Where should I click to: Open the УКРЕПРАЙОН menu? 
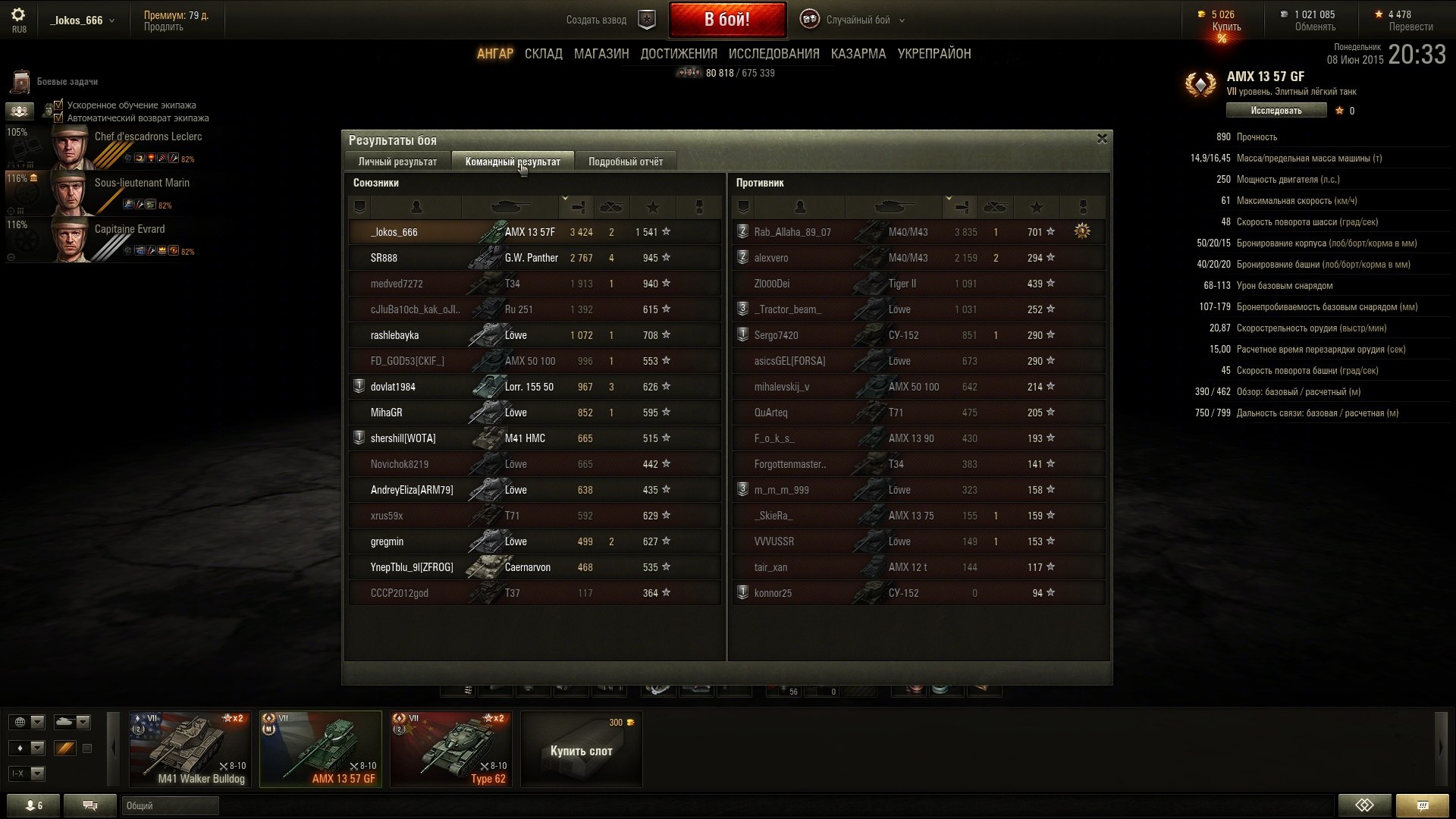tap(934, 54)
